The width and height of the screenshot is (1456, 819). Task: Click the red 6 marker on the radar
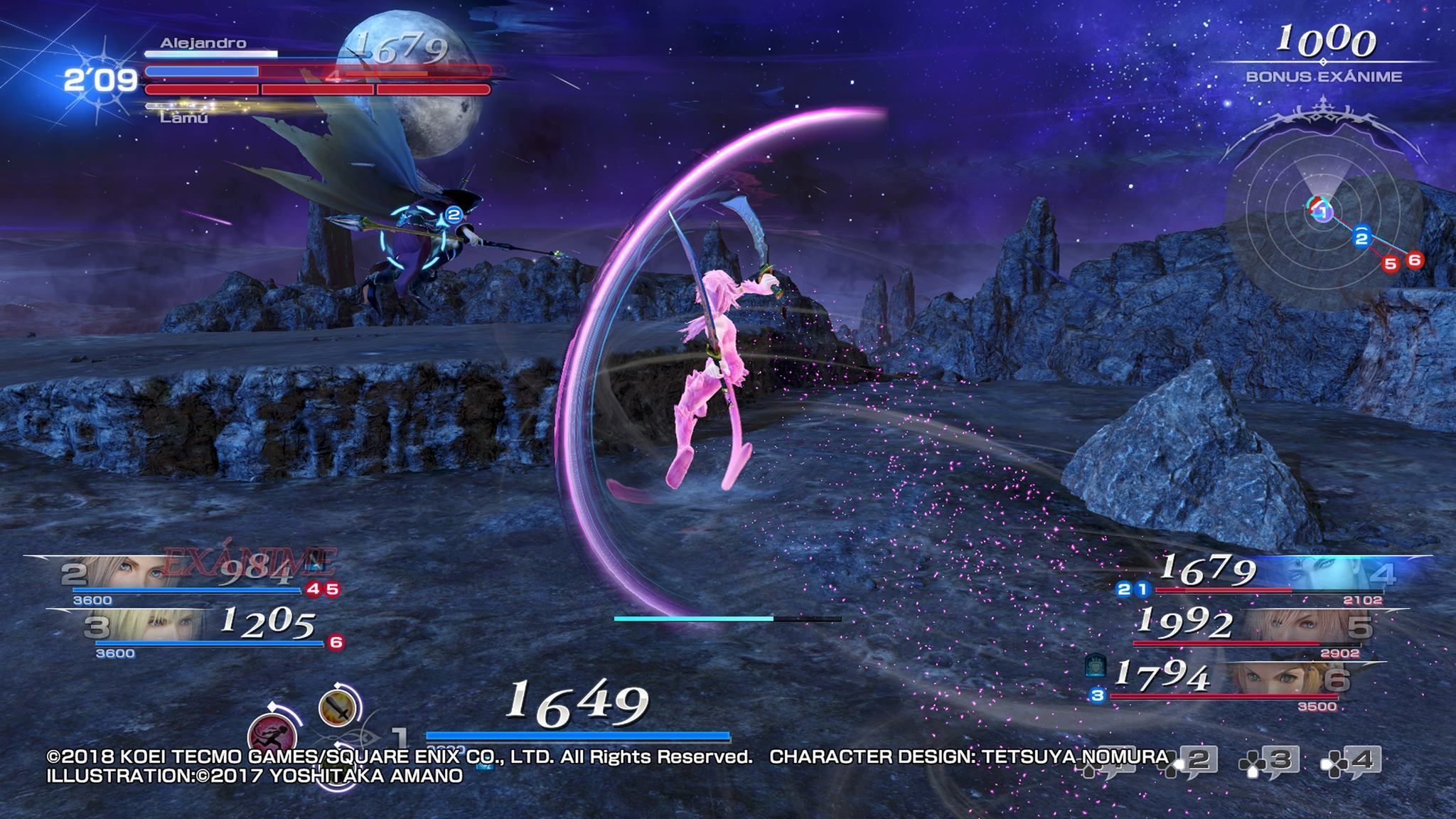pos(1414,260)
